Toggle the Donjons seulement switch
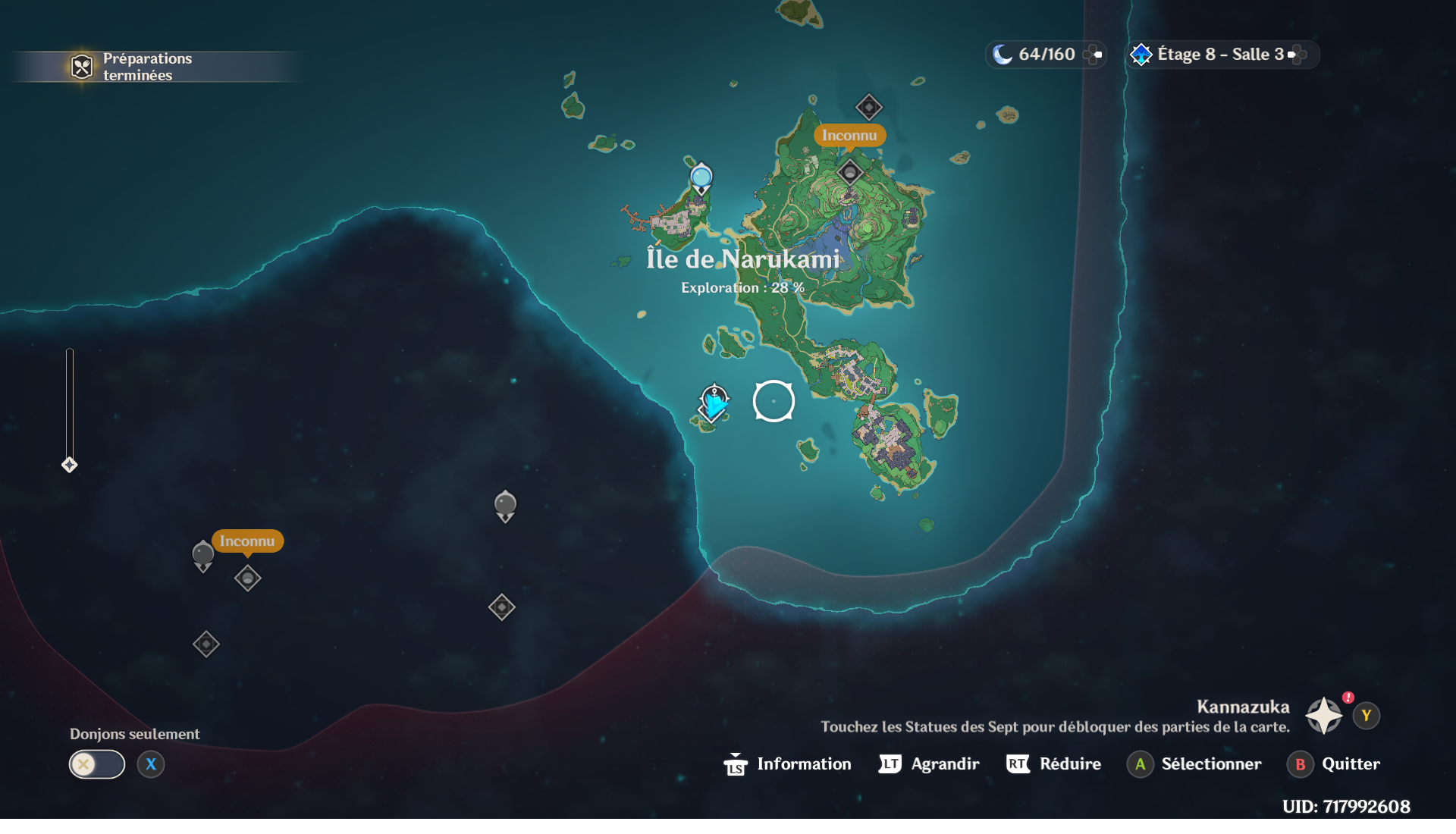Screen dimensions: 1456x834 point(97,764)
